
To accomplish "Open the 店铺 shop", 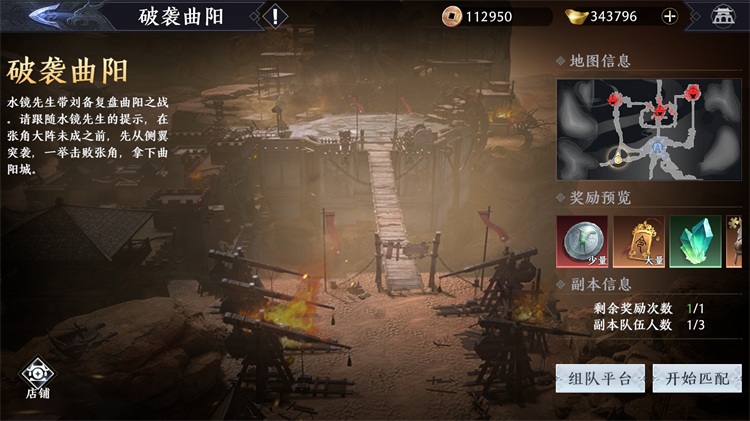I will click(38, 380).
